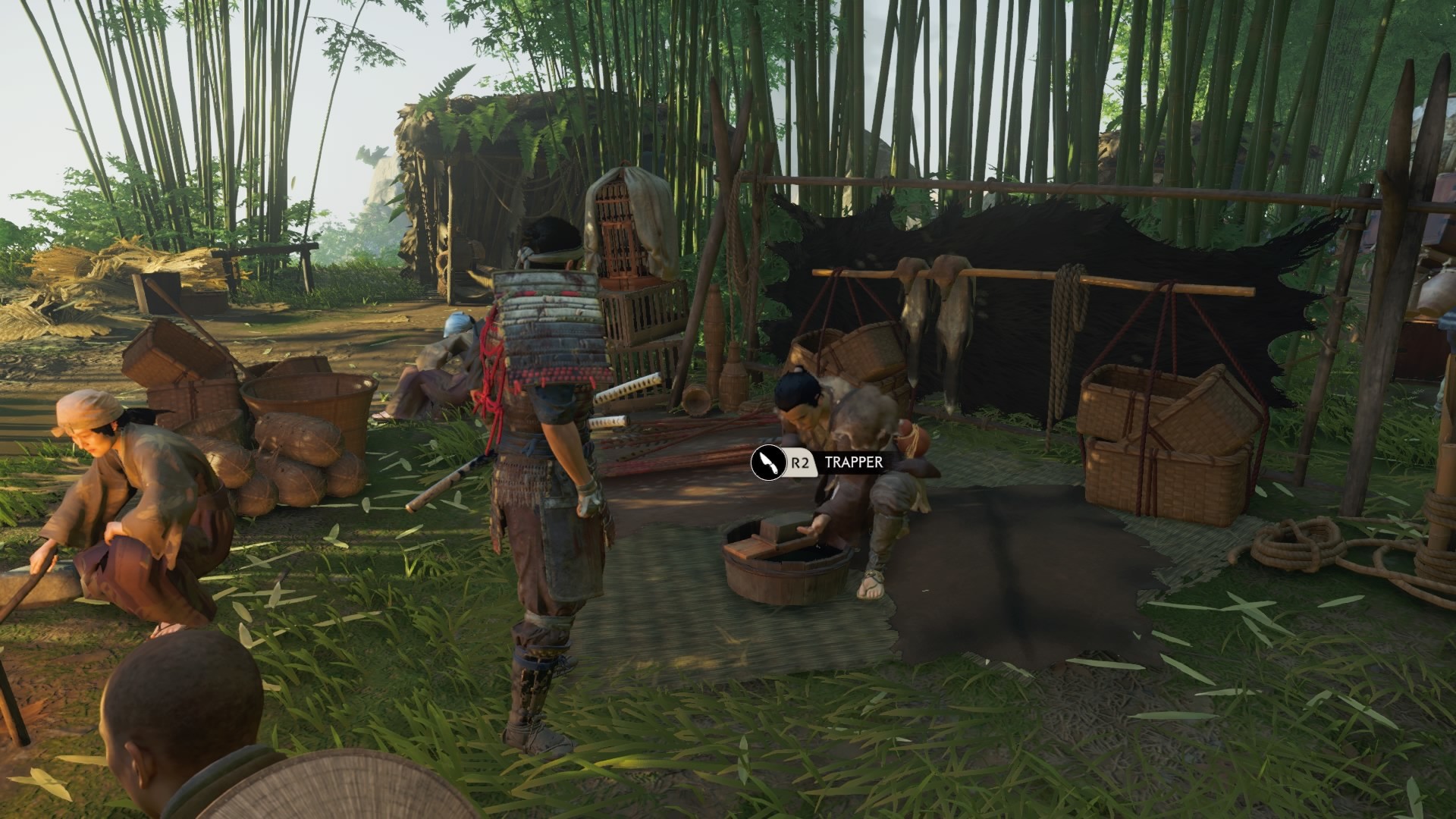Click the knife icon beside the R2 prompt

tap(767, 464)
